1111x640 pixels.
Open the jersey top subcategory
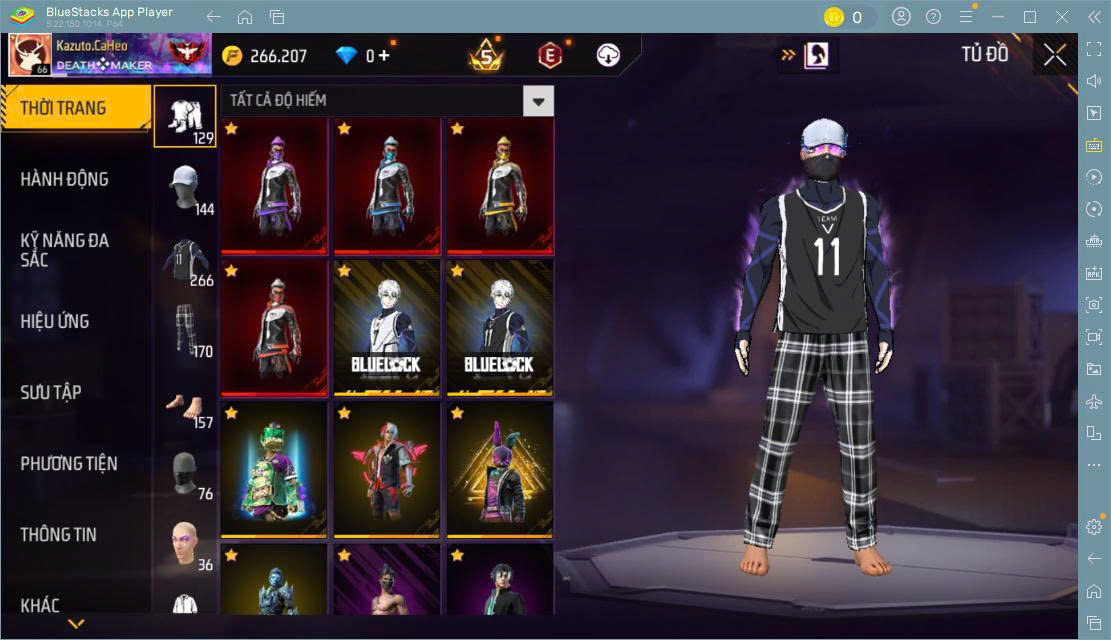point(185,260)
